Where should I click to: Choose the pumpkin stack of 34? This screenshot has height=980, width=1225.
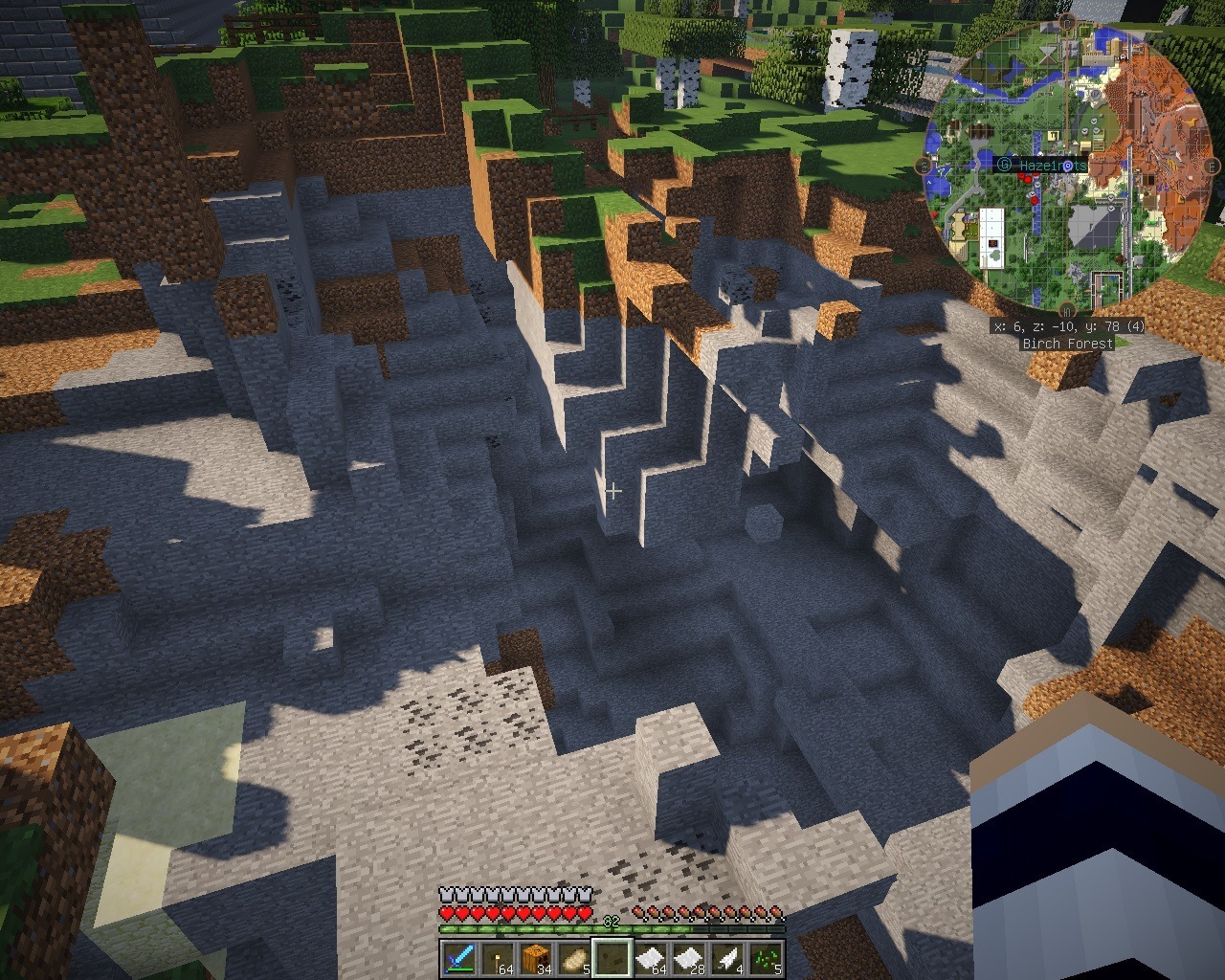[x=535, y=956]
